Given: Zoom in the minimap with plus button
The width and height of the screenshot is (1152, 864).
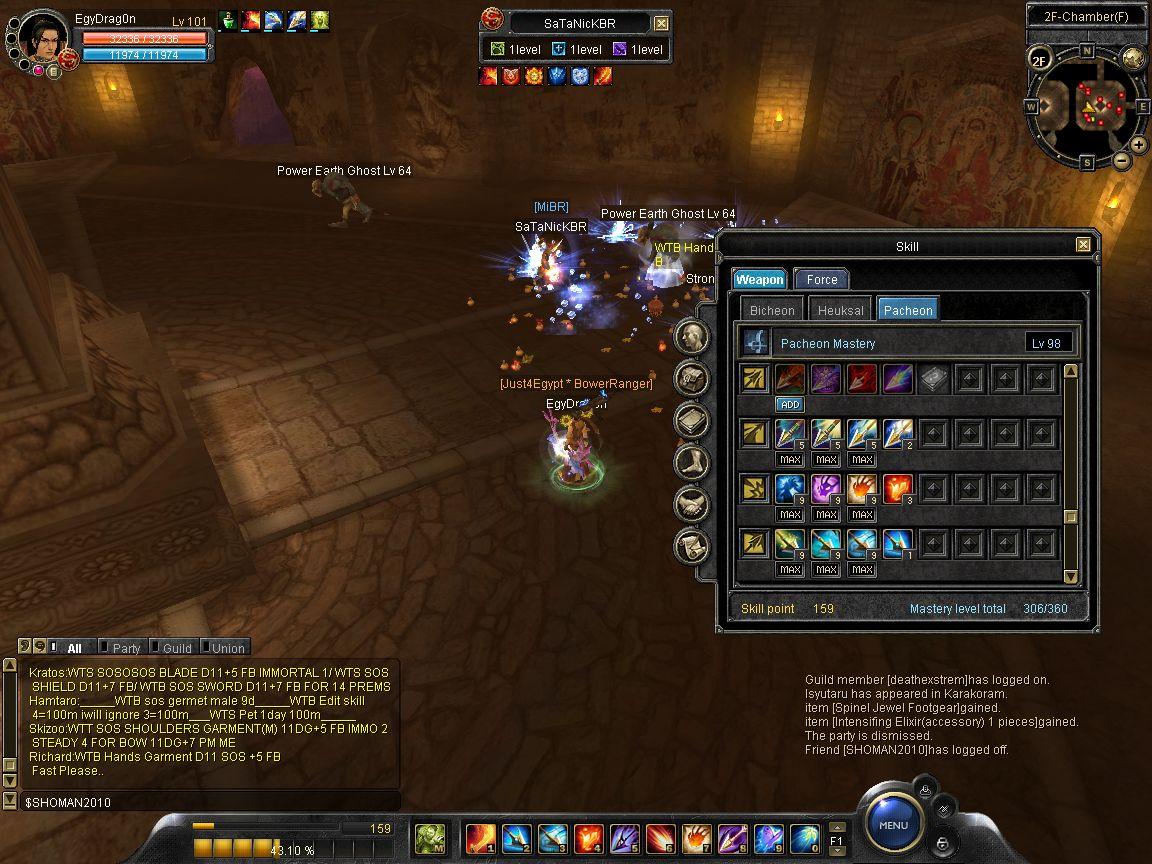Looking at the screenshot, I should pos(1139,145).
